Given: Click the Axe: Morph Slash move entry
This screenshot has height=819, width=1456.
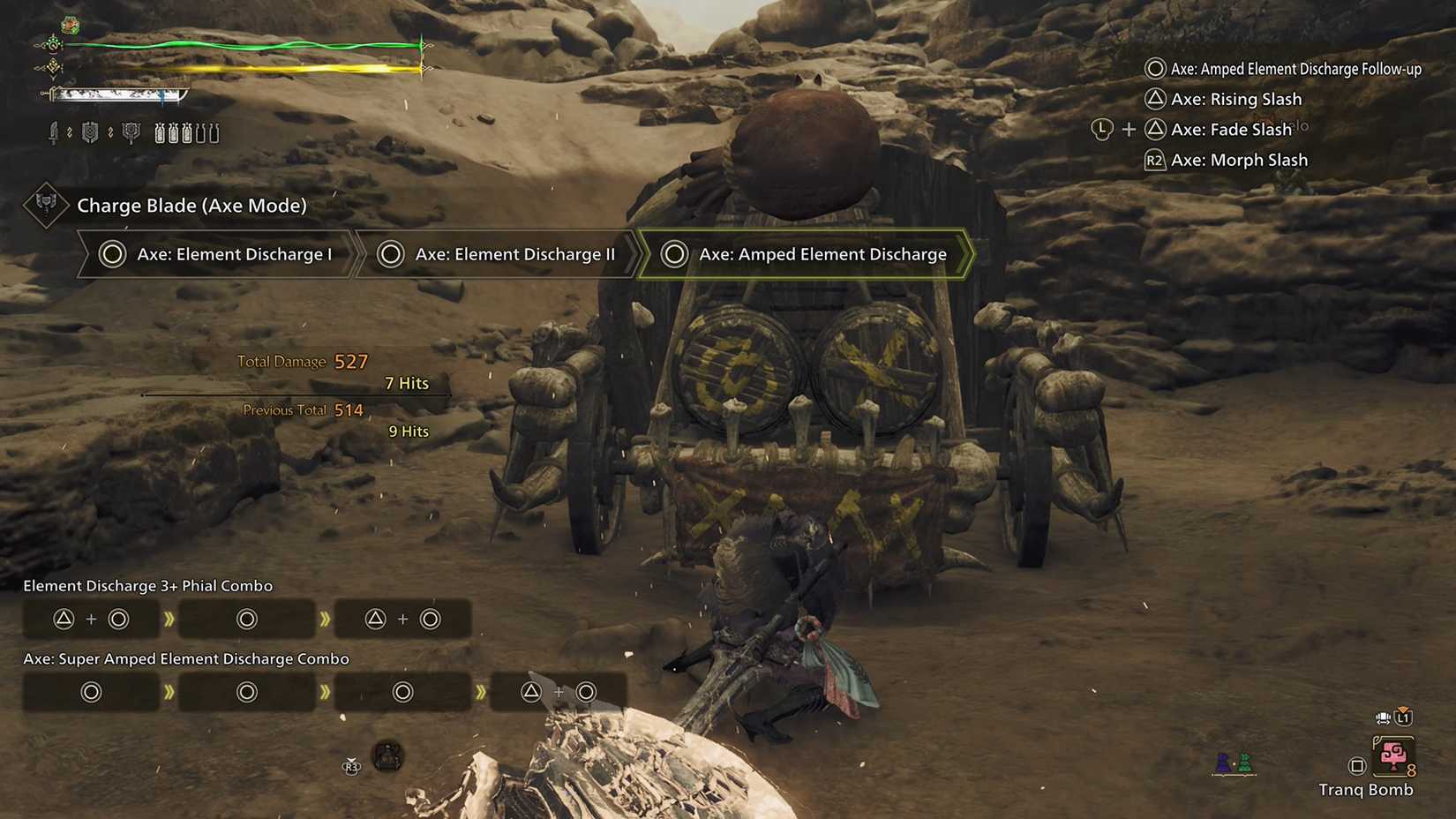Looking at the screenshot, I should point(1239,160).
